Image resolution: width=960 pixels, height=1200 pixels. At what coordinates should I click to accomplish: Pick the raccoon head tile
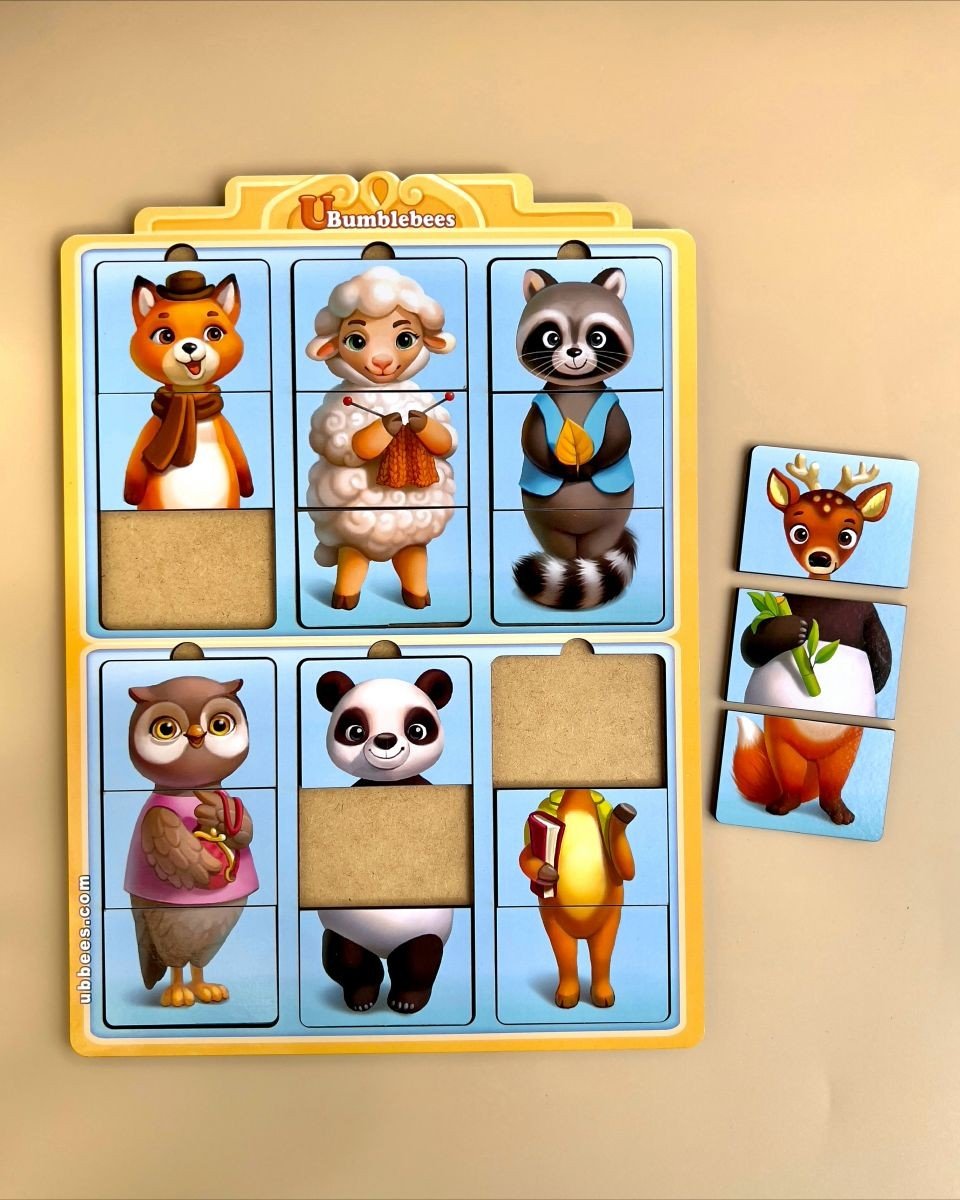tap(577, 327)
